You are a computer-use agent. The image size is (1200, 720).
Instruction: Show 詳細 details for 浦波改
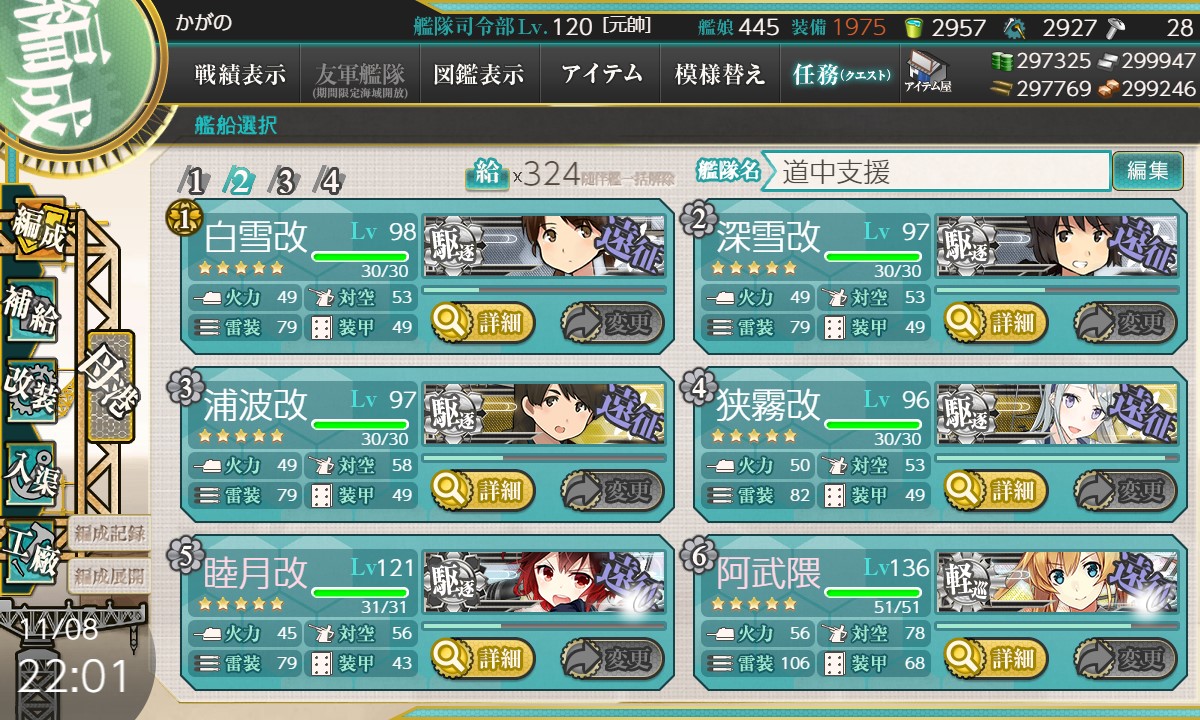coord(484,491)
